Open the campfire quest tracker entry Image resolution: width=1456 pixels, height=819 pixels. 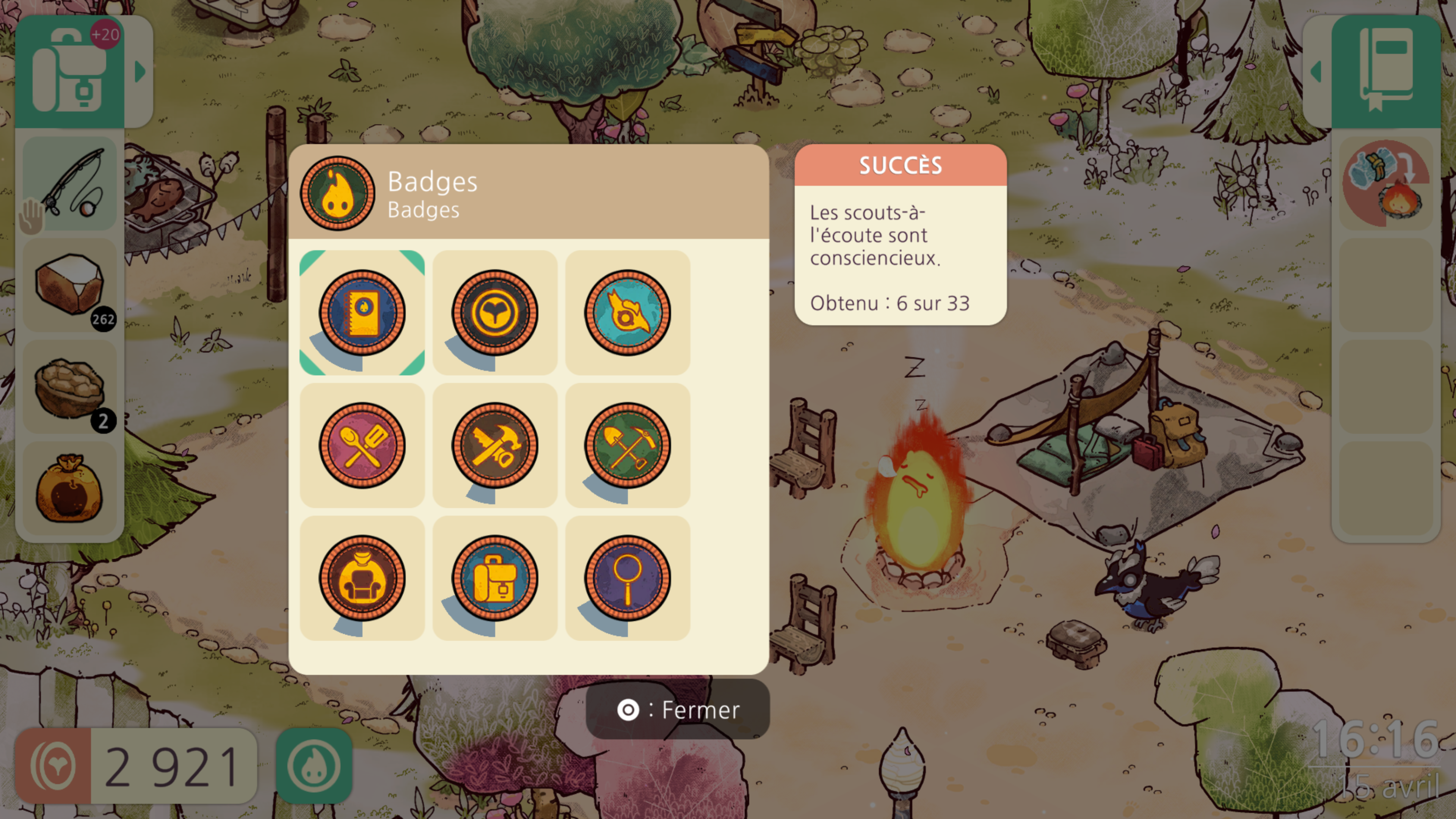tap(1386, 184)
